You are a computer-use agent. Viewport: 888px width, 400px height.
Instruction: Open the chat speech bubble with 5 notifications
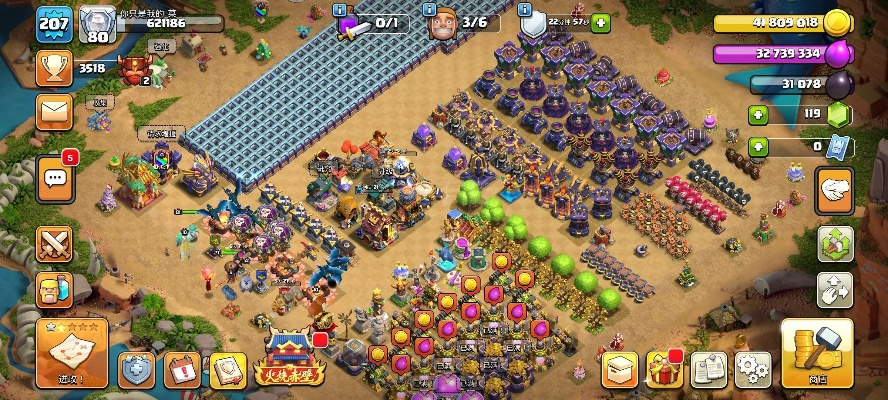(x=54, y=177)
